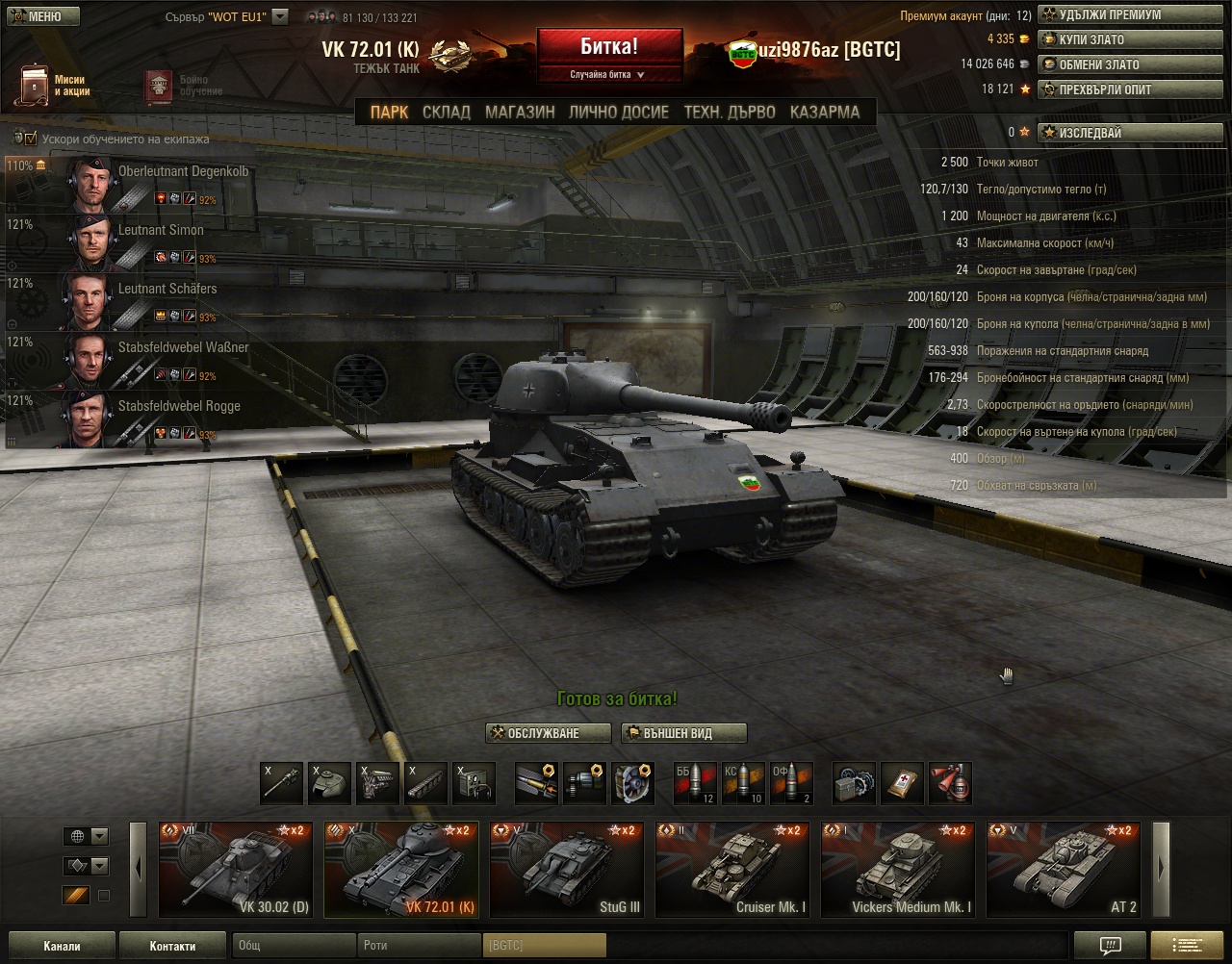Open the ВЪНШЕН ВИД appearance button
The height and width of the screenshot is (964, 1232).
pos(683,733)
